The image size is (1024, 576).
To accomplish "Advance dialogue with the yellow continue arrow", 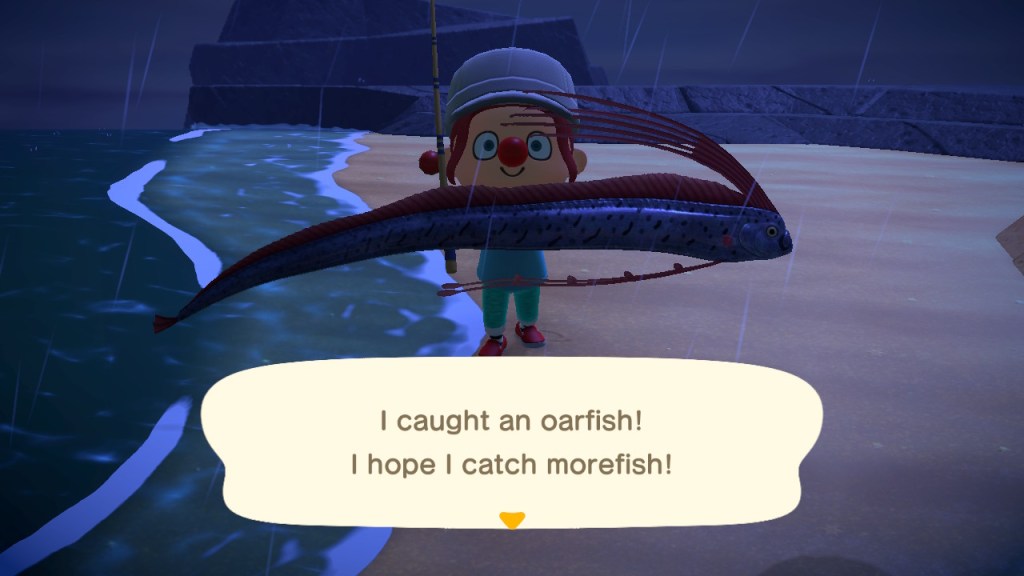I will click(512, 519).
